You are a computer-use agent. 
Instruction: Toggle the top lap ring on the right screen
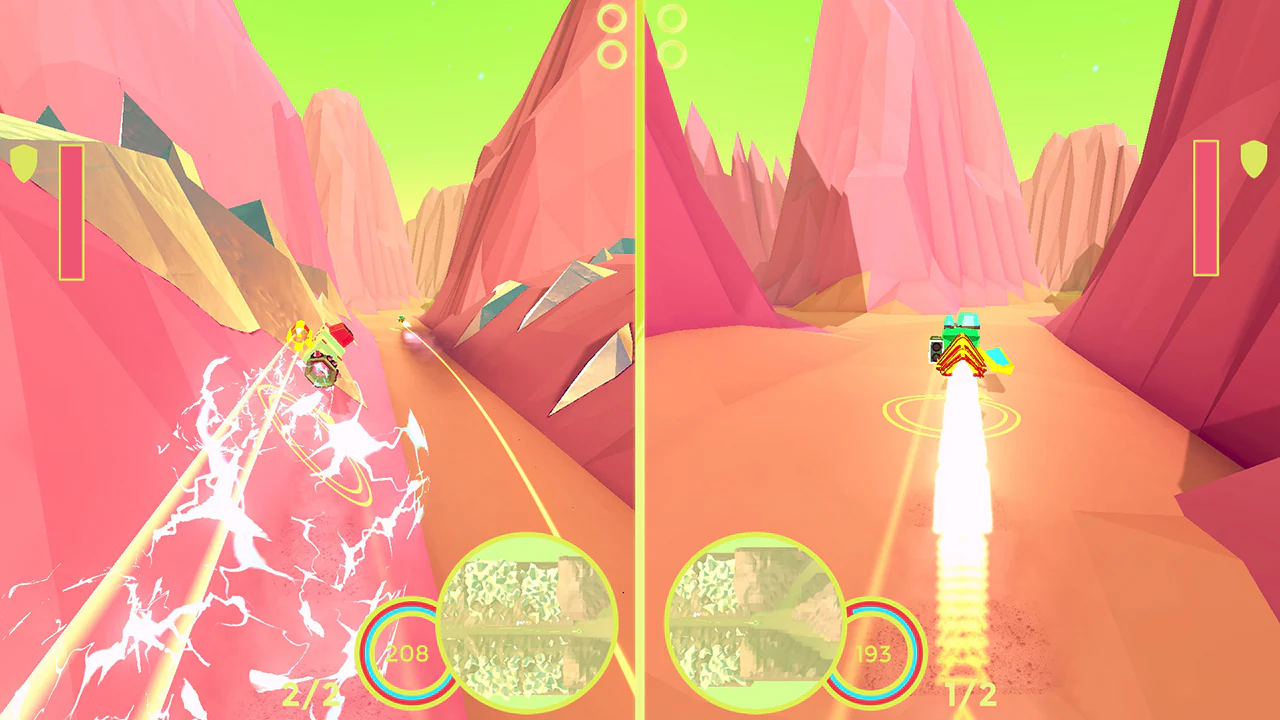pyautogui.click(x=671, y=18)
